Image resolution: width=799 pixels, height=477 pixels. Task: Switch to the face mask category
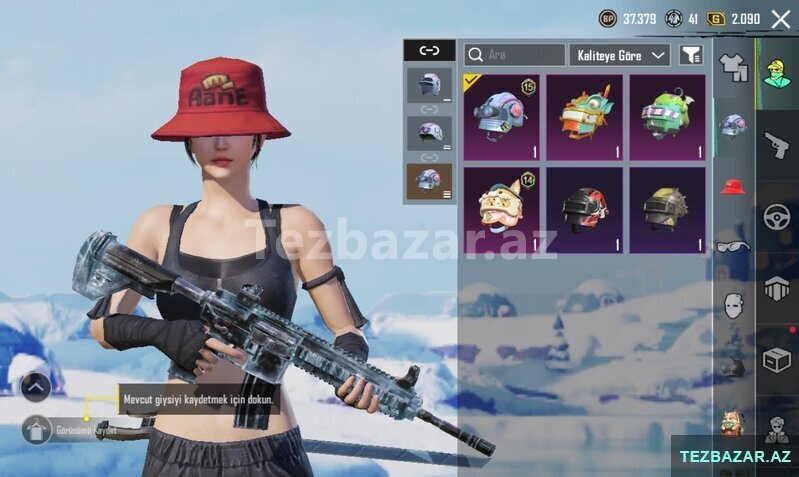click(x=733, y=305)
